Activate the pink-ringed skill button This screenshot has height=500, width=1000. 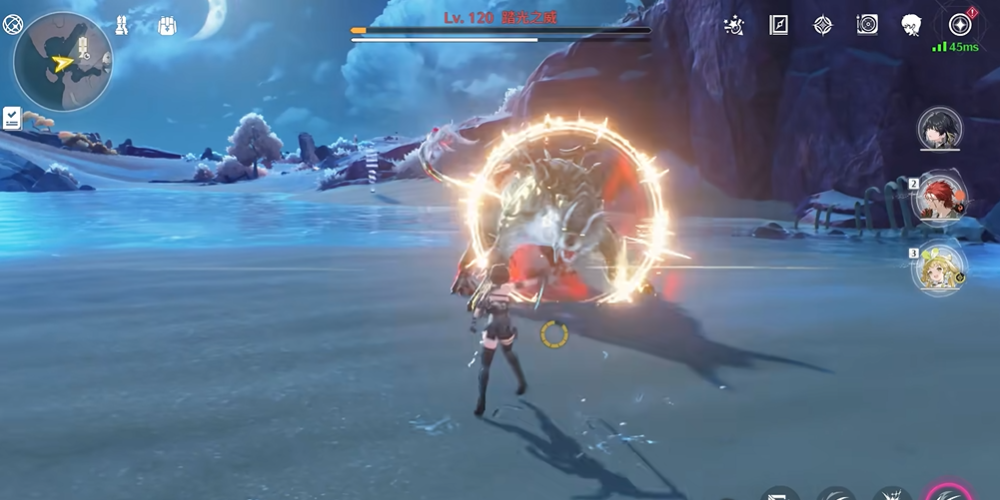click(948, 492)
